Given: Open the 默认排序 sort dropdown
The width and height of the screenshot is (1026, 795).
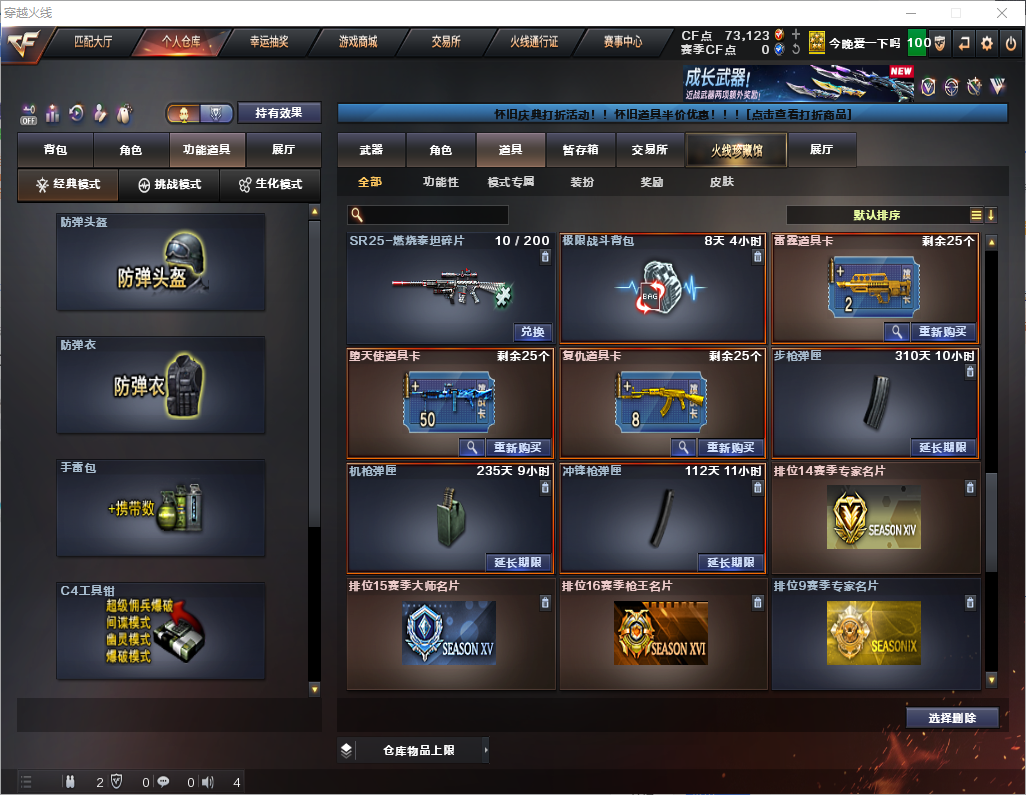Looking at the screenshot, I should click(x=876, y=215).
